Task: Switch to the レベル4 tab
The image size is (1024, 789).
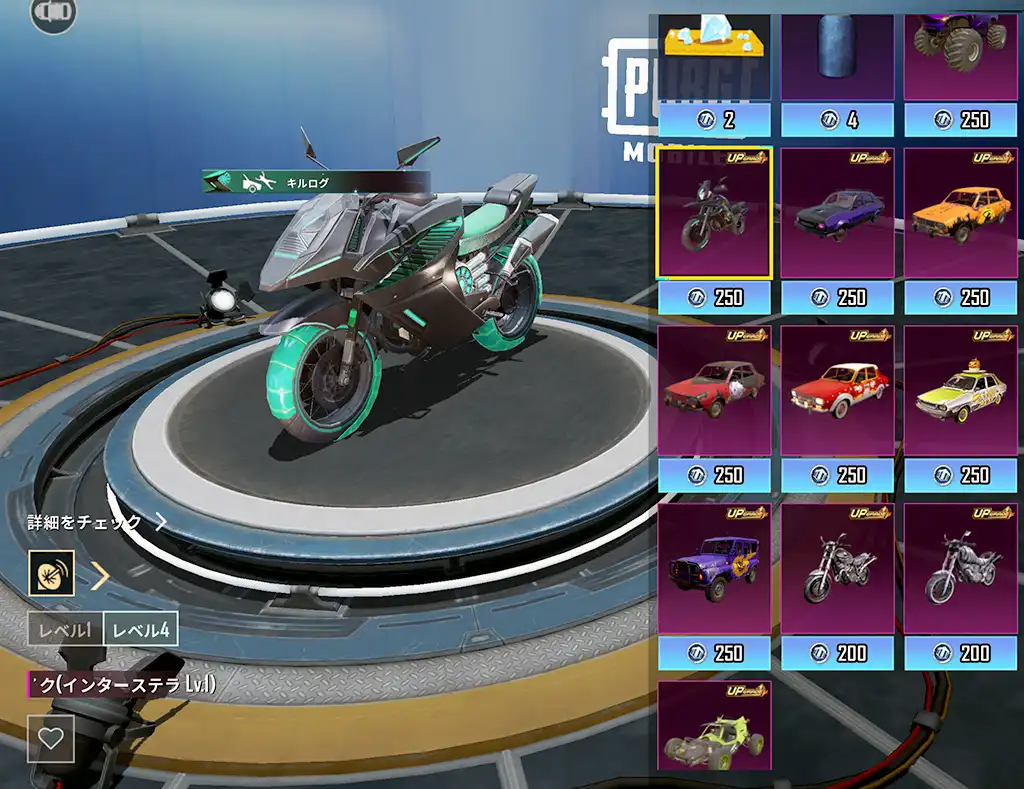Action: 141,630
